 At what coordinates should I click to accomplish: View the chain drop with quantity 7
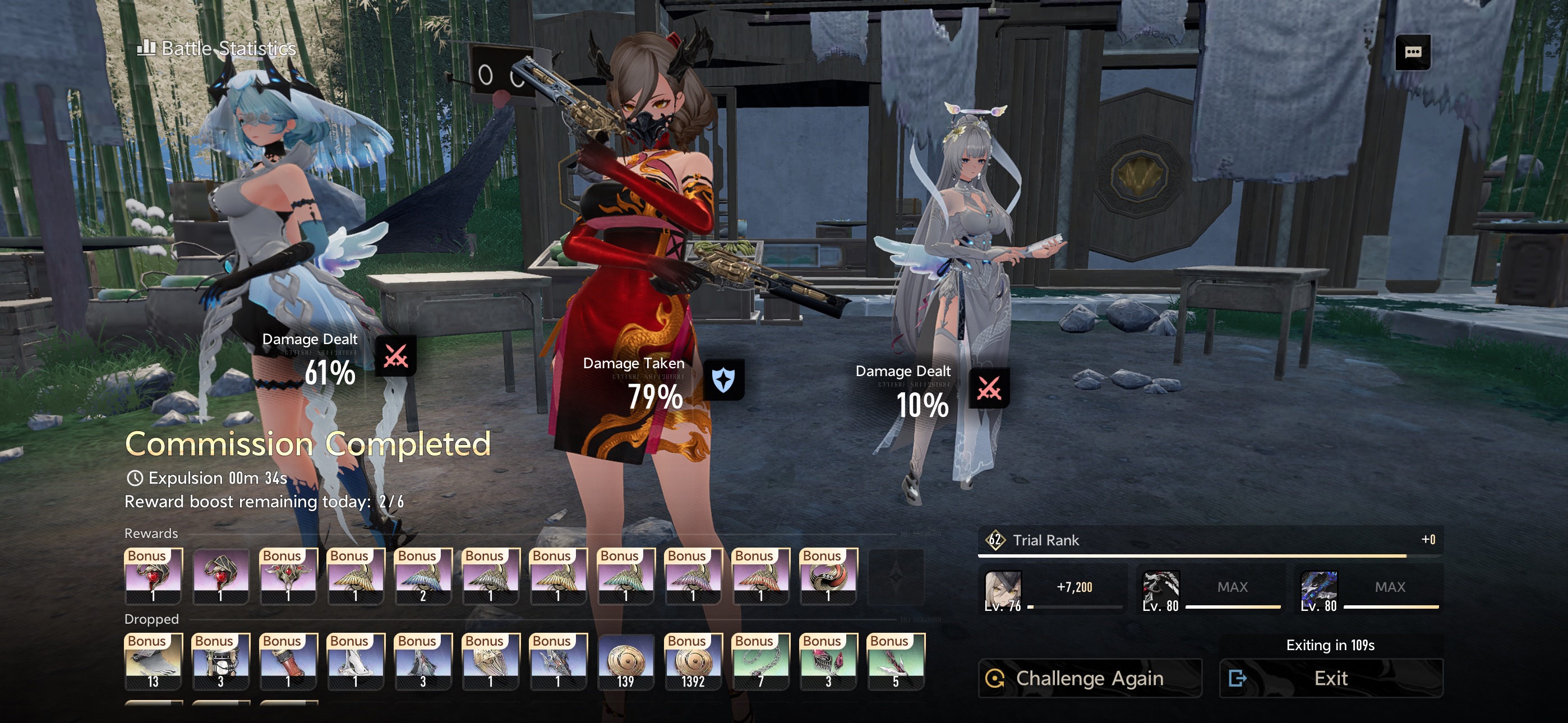760,661
